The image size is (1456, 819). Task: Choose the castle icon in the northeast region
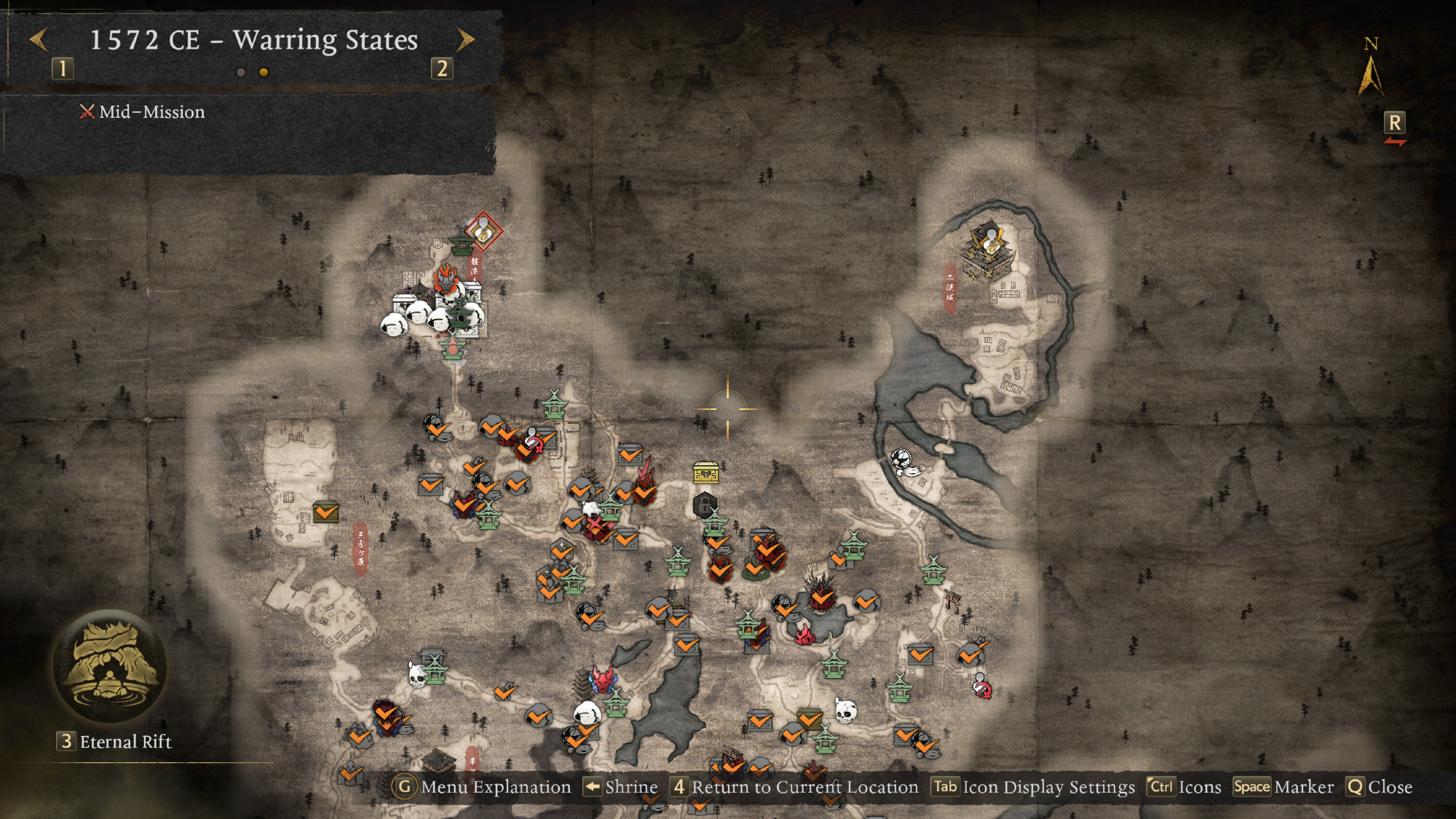click(989, 253)
